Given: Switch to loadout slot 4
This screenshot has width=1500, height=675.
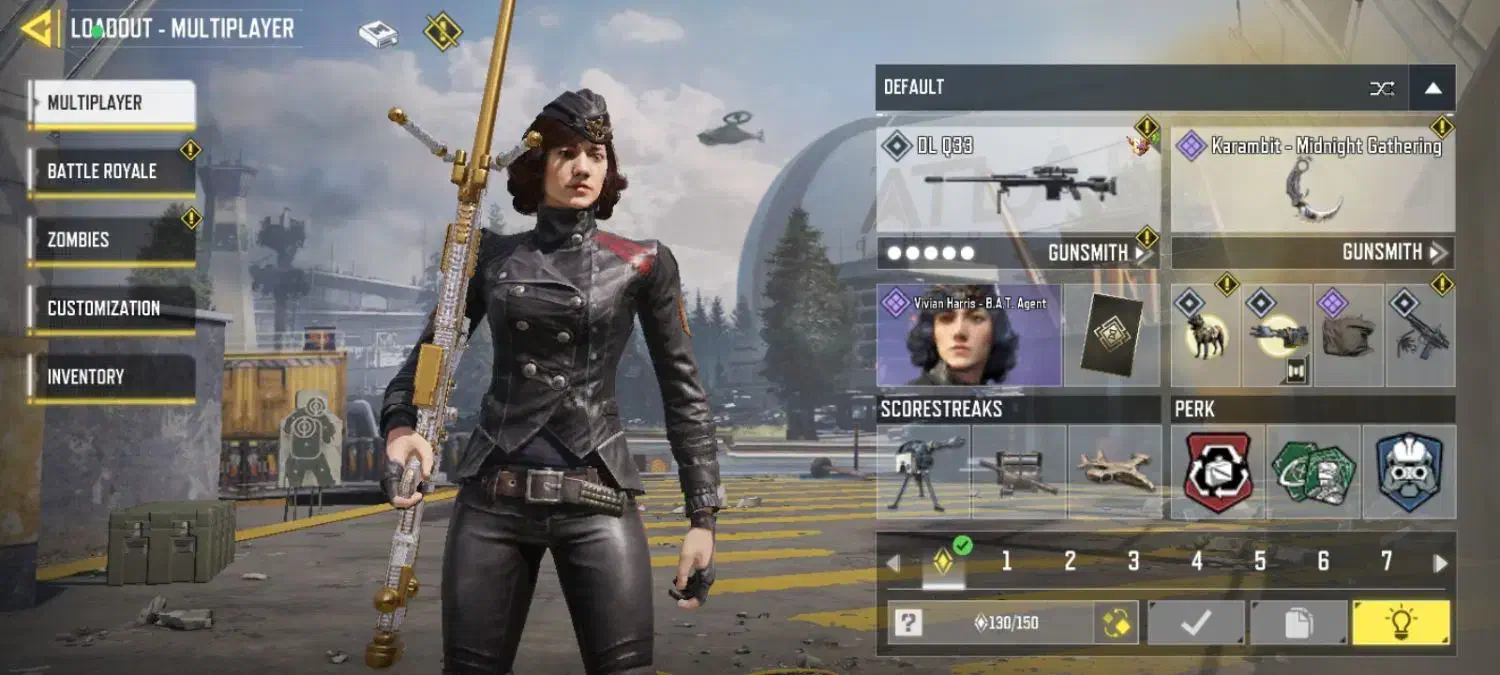Looking at the screenshot, I should pos(1197,562).
